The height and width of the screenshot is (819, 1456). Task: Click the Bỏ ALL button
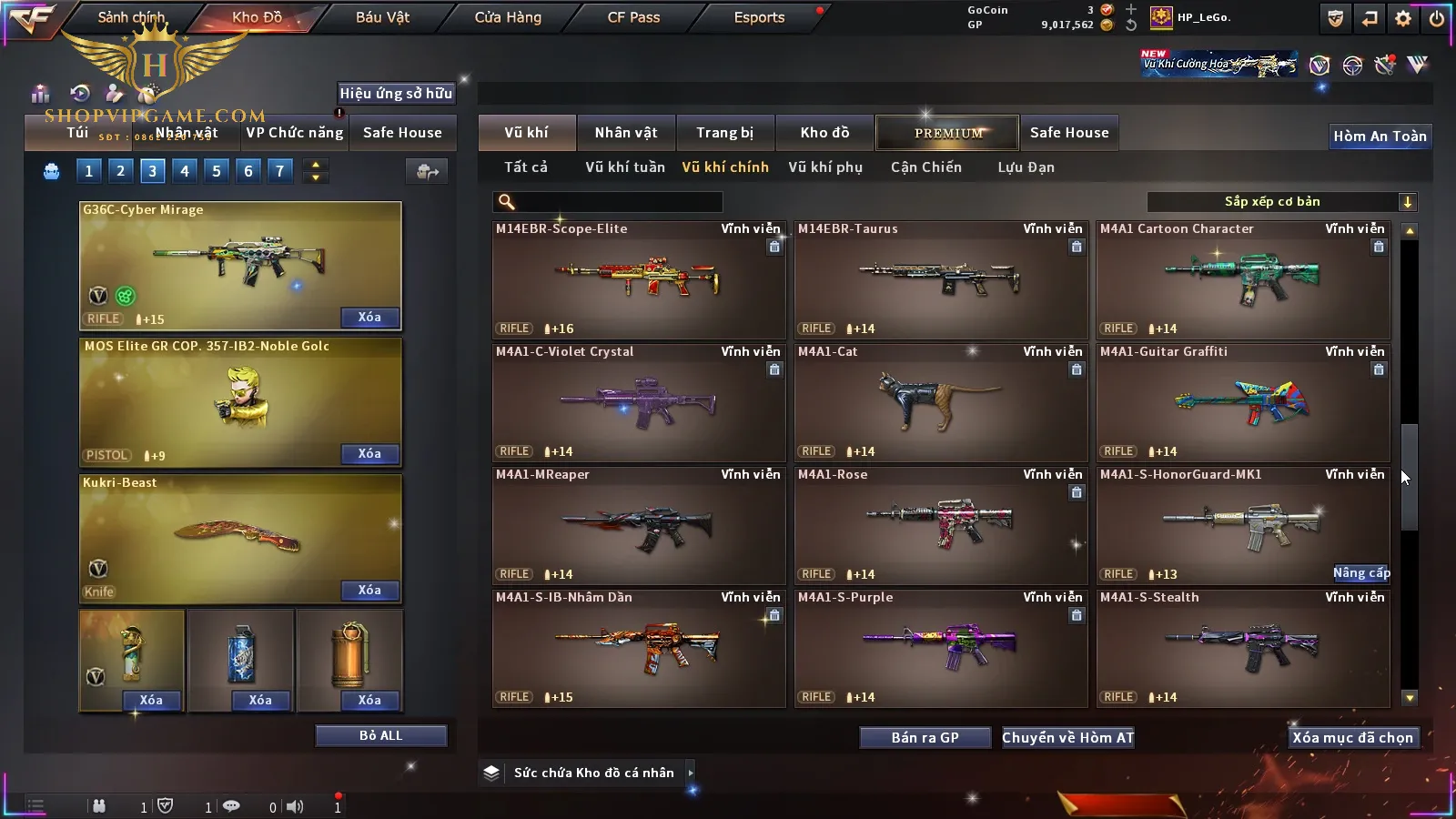click(380, 735)
